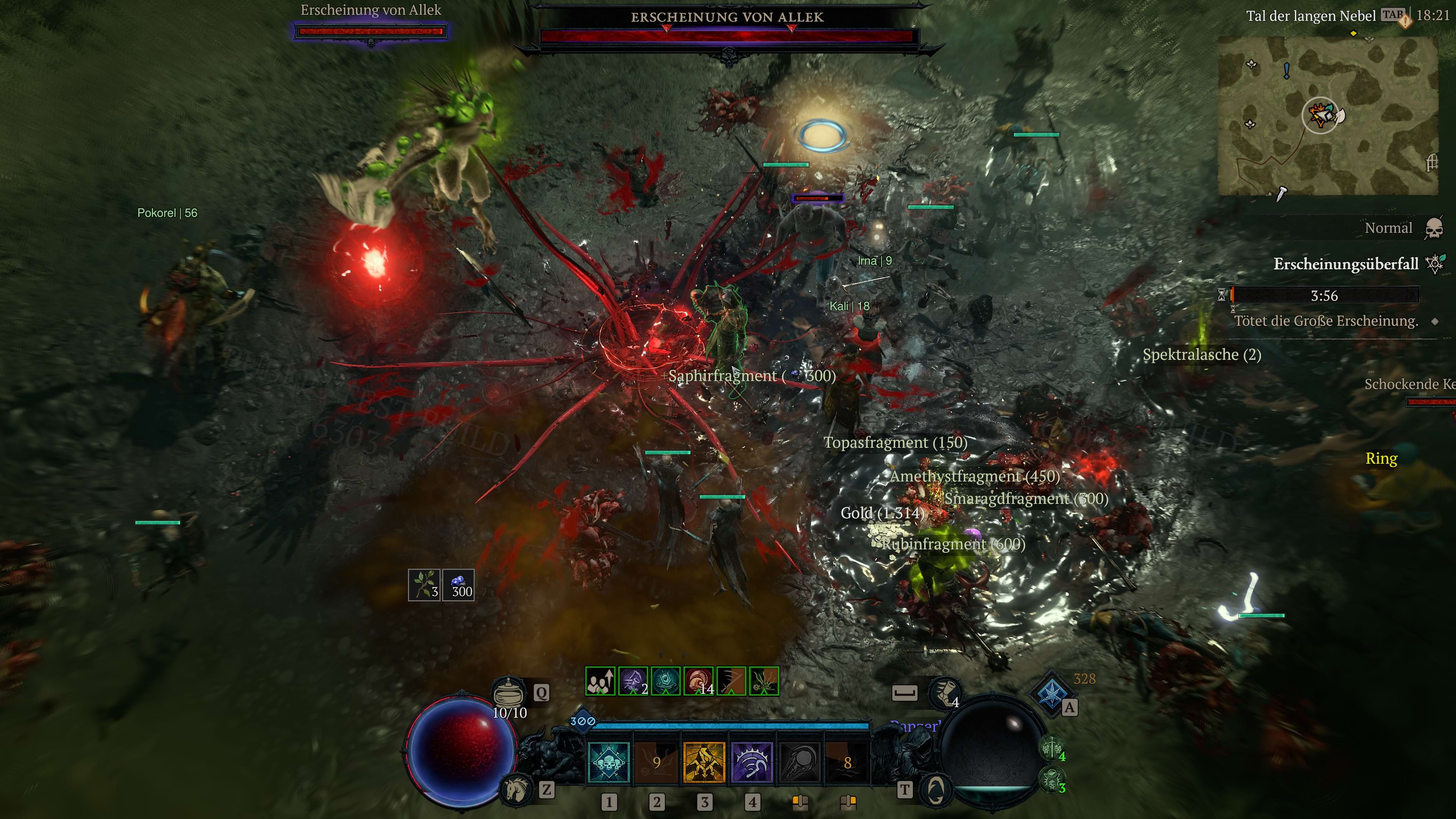This screenshot has width=1456, height=819.
Task: Trigger the golden claw skill in slot 3
Action: click(x=704, y=763)
